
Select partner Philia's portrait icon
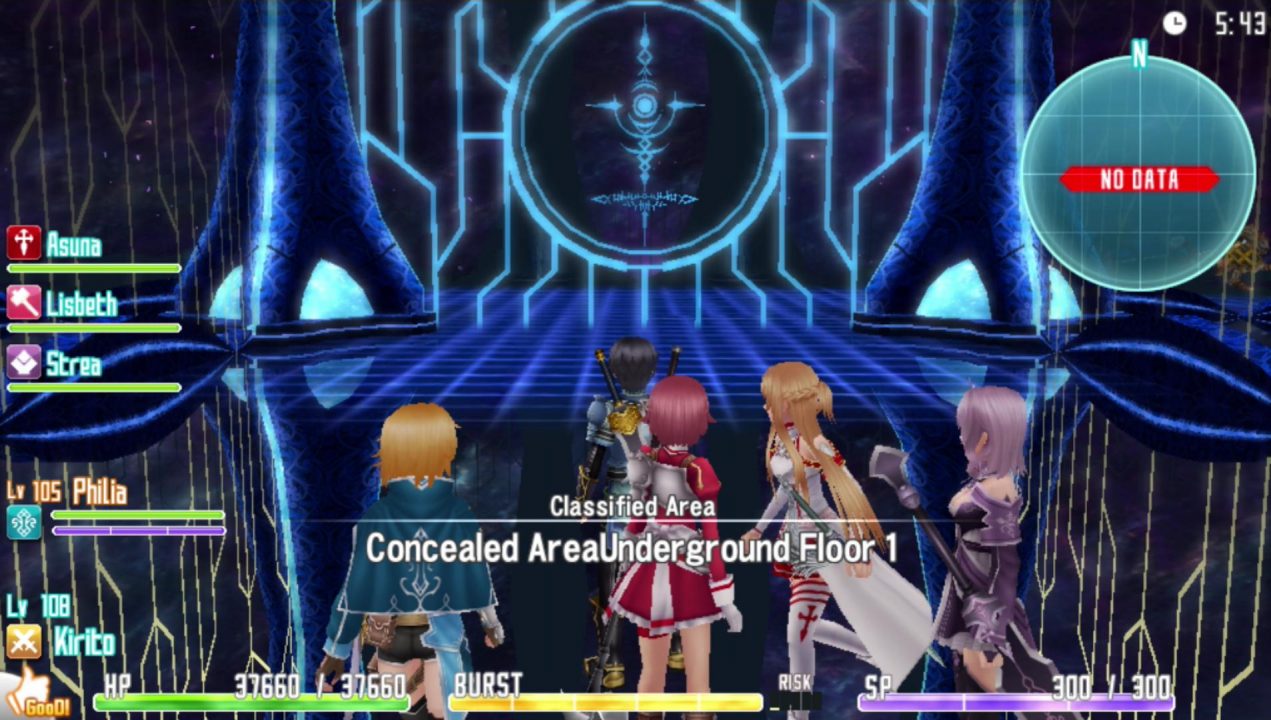pyautogui.click(x=24, y=522)
